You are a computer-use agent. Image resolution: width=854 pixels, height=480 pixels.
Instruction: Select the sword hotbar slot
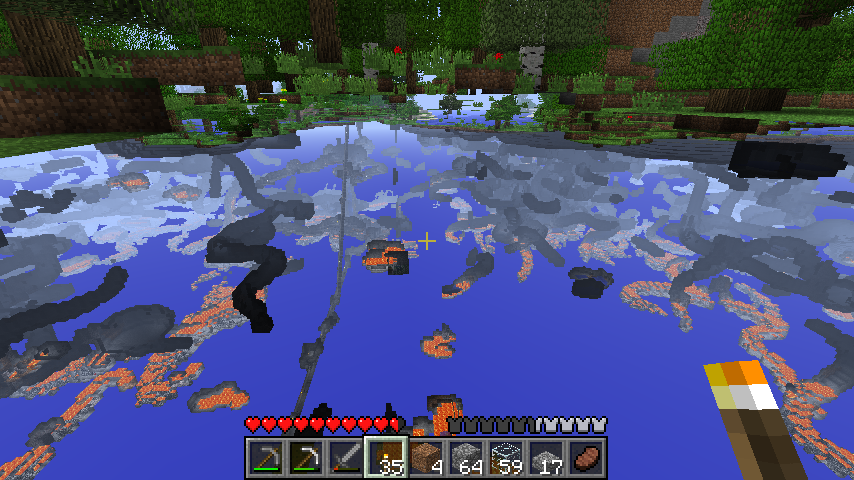346,456
